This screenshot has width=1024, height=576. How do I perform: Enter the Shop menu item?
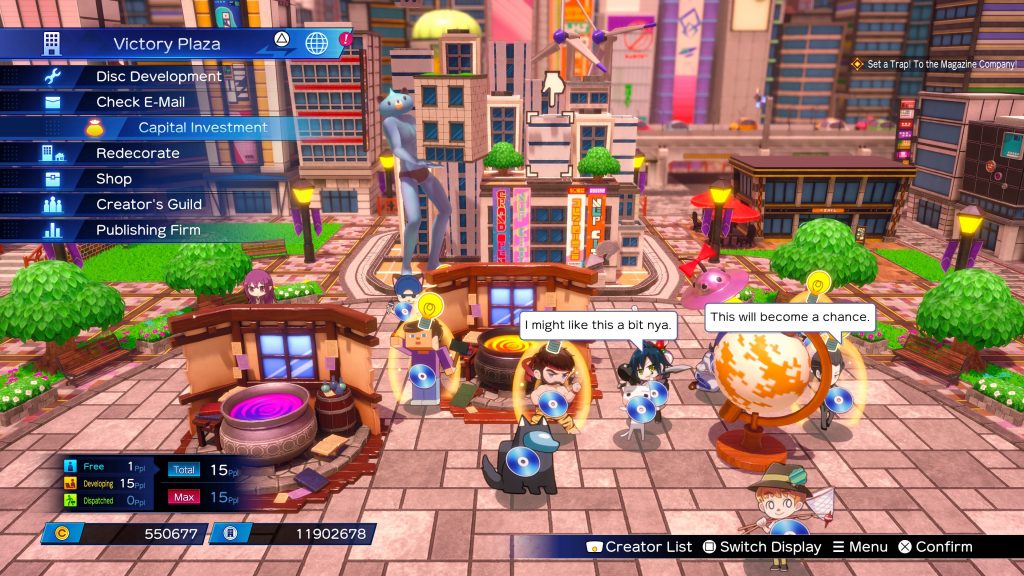click(113, 179)
